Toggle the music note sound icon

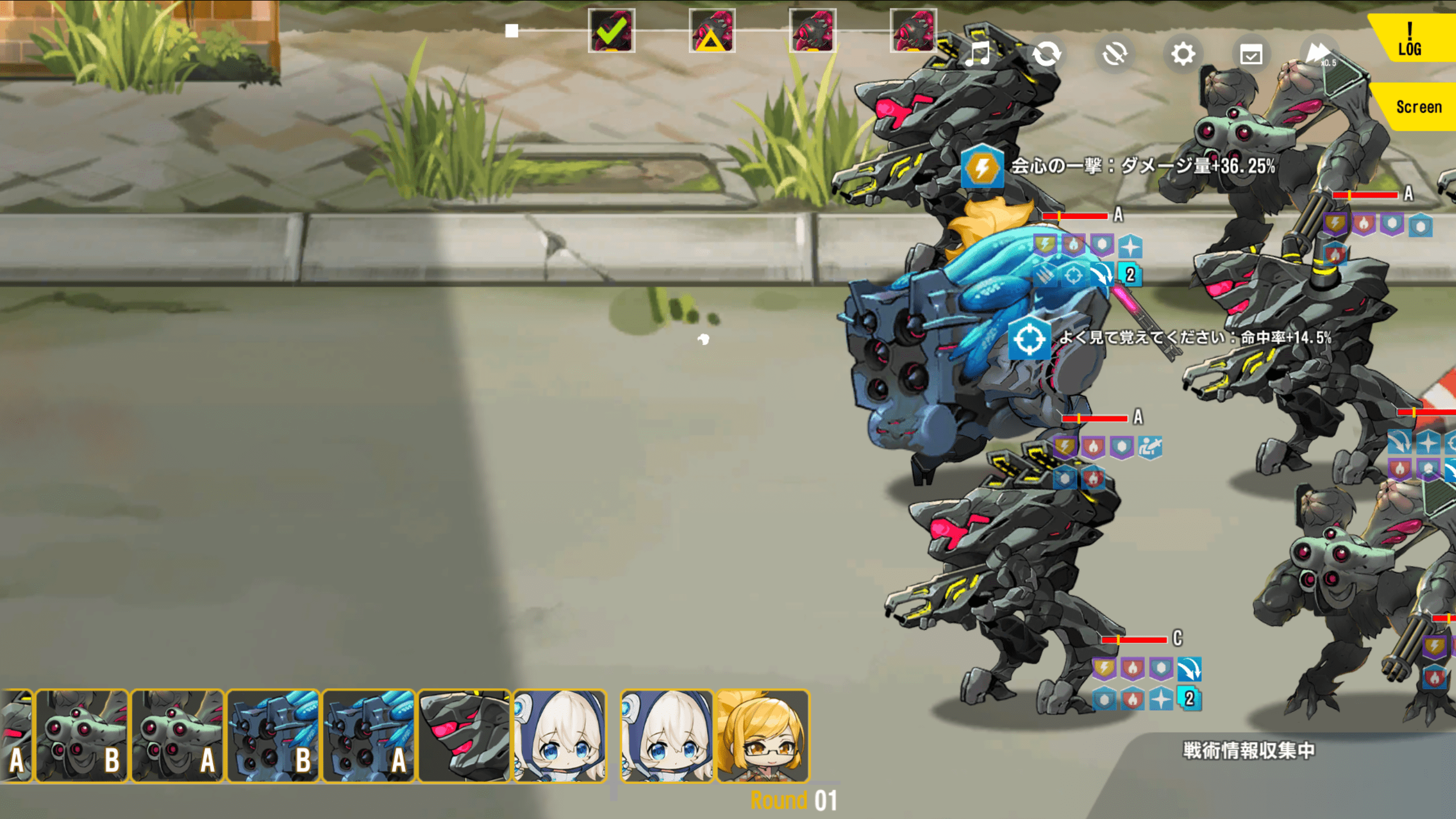[978, 55]
